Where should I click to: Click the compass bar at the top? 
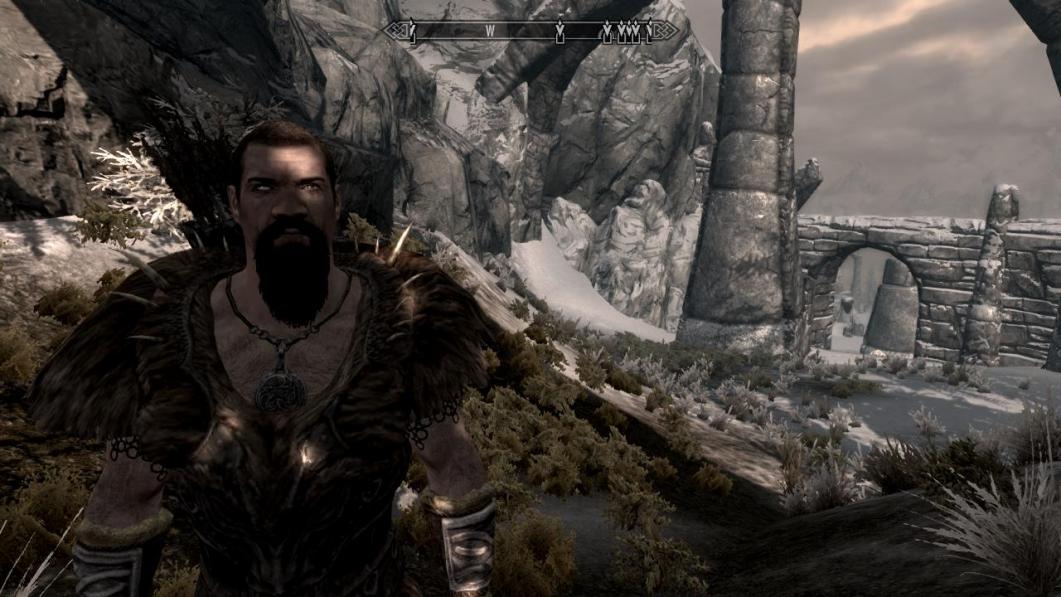tap(531, 31)
